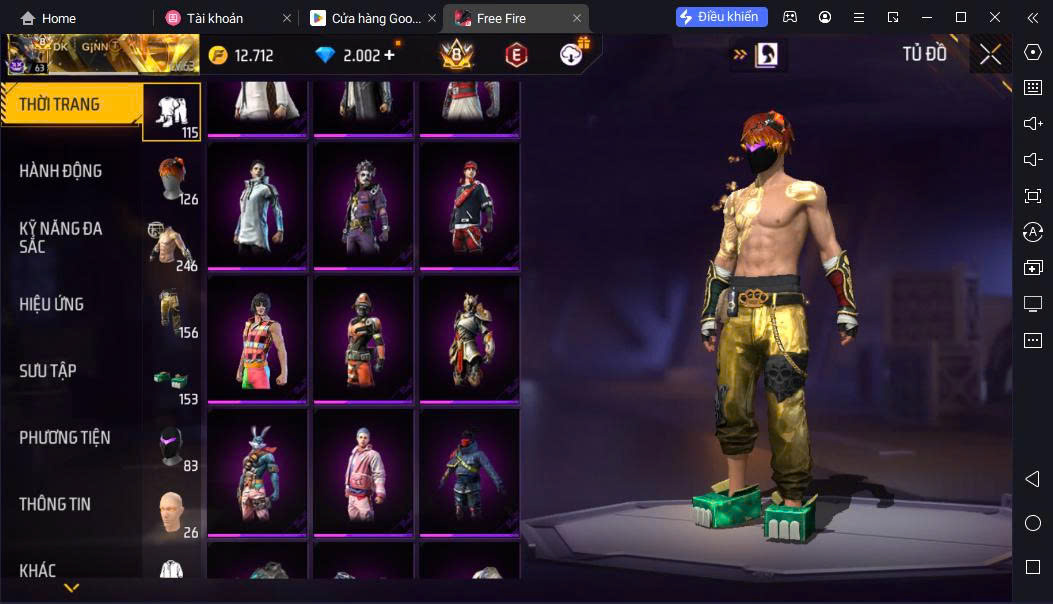Close the TỦ ĐỒ wardrobe screen
Screen dimensions: 1053x604
[x=990, y=54]
